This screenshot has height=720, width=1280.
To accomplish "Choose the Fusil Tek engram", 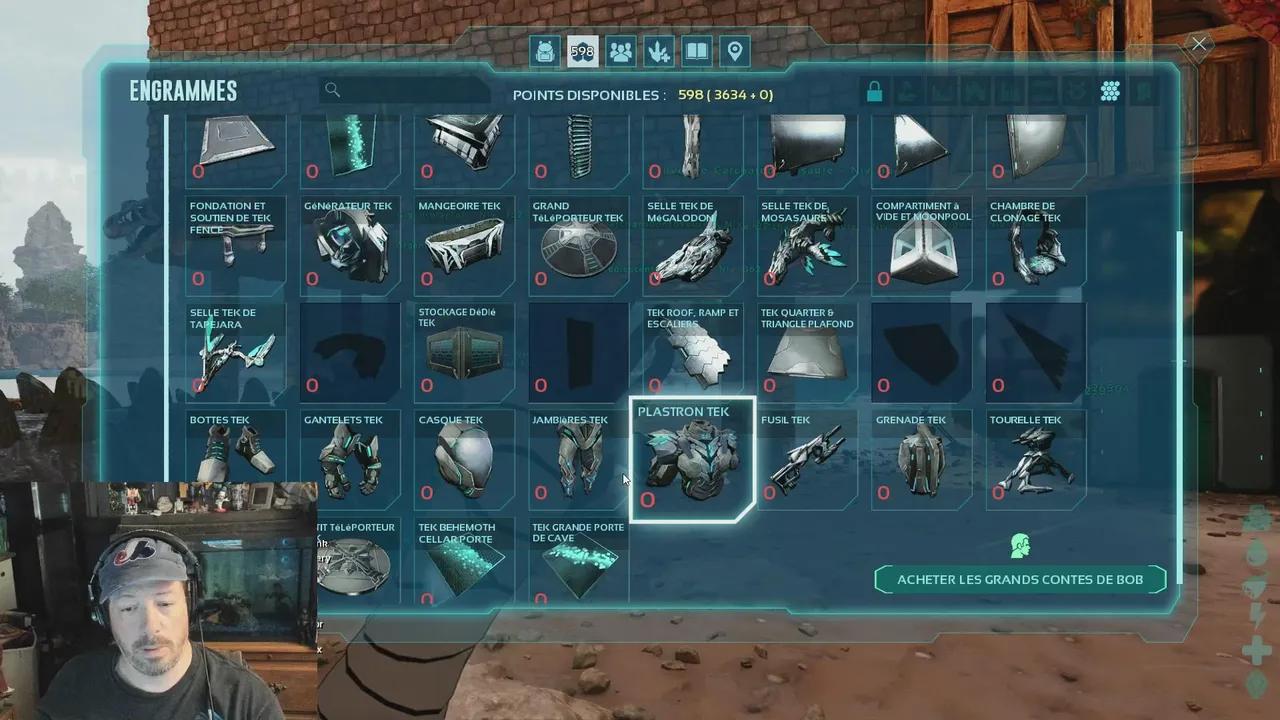I will point(807,458).
